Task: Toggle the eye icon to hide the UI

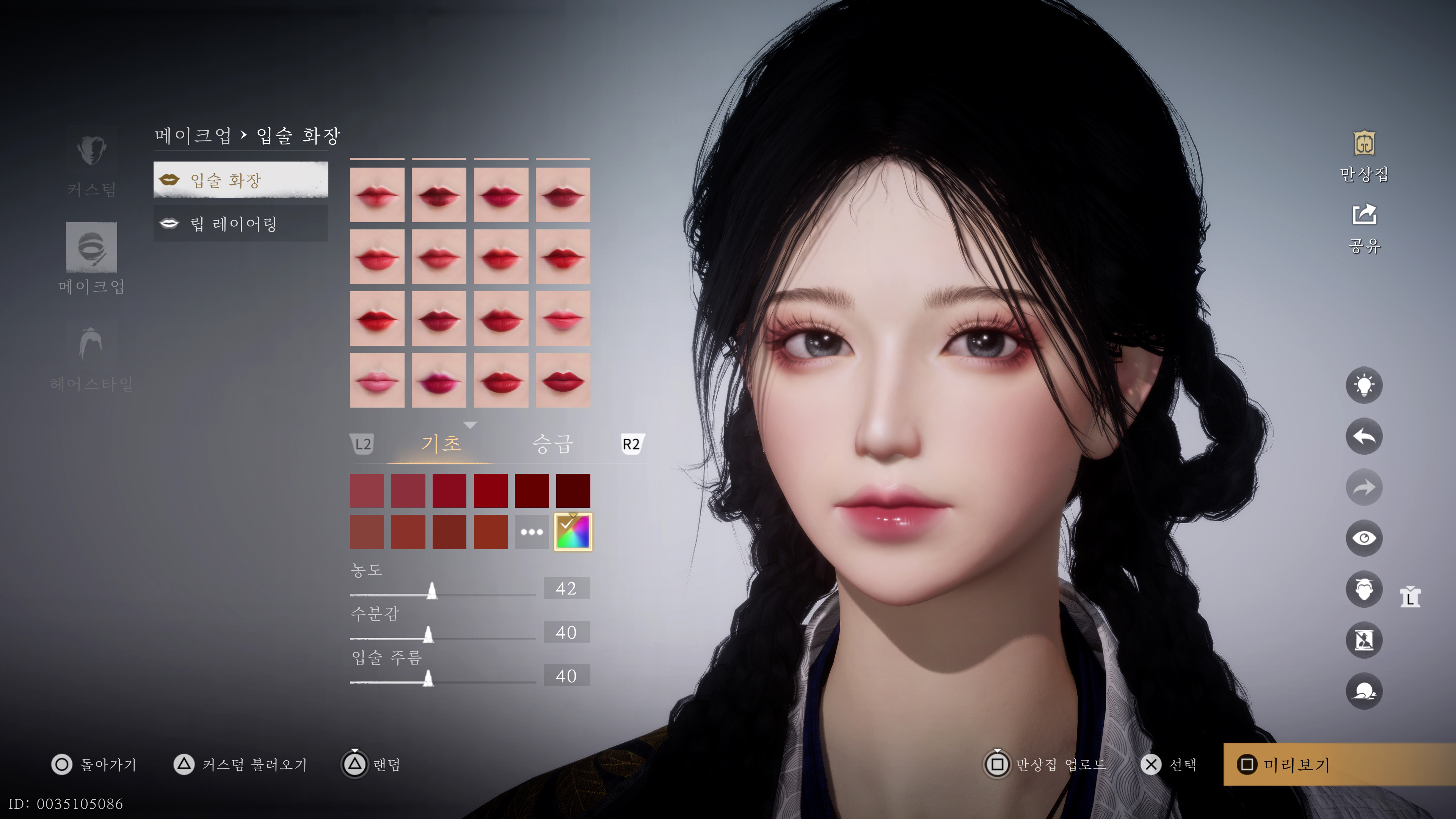Action: pyautogui.click(x=1364, y=538)
